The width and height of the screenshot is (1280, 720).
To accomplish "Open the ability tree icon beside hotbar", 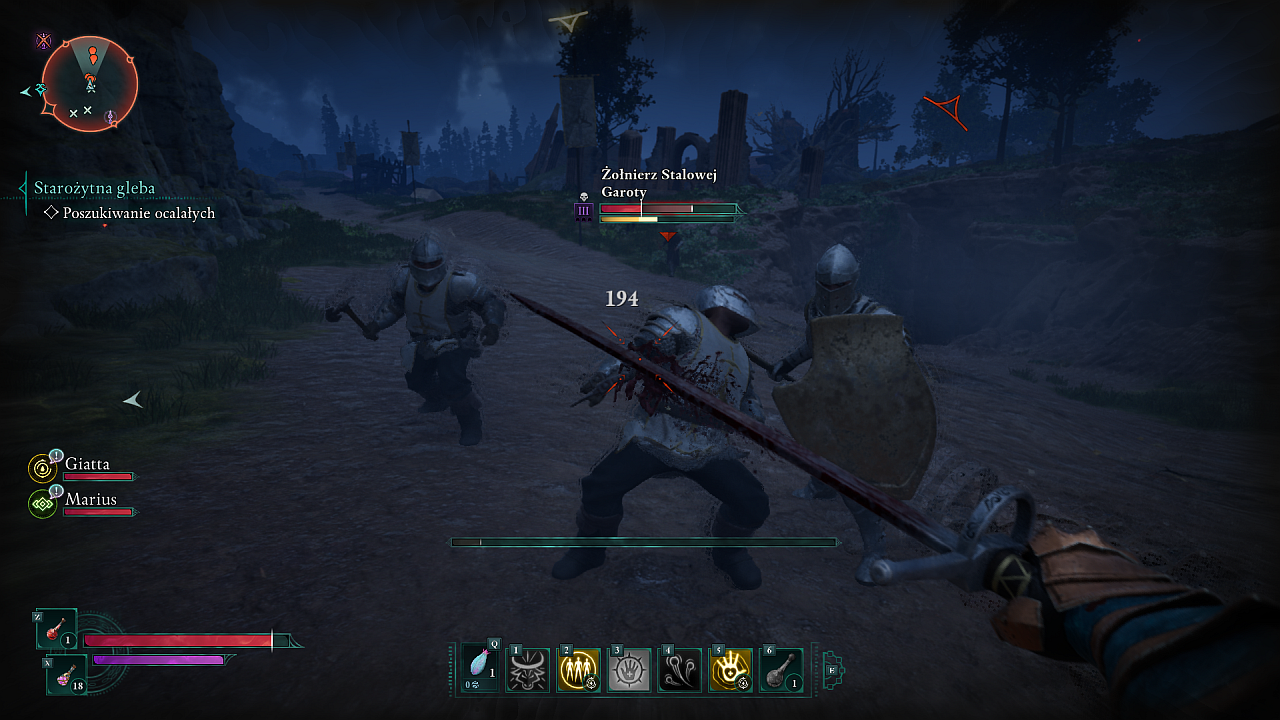I will tap(833, 670).
